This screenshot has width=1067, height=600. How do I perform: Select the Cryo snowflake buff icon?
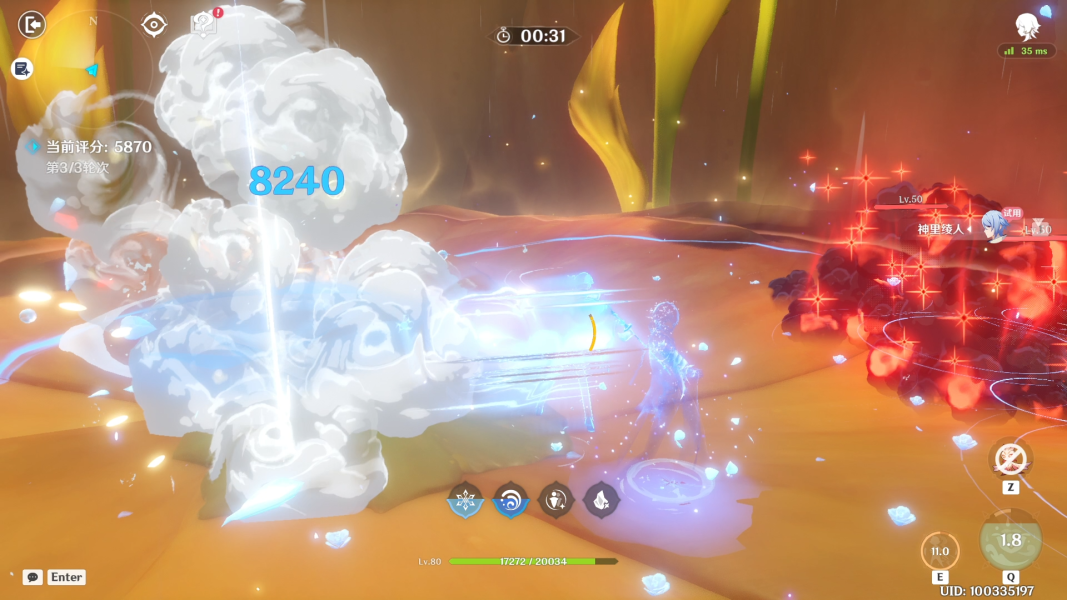tap(465, 500)
